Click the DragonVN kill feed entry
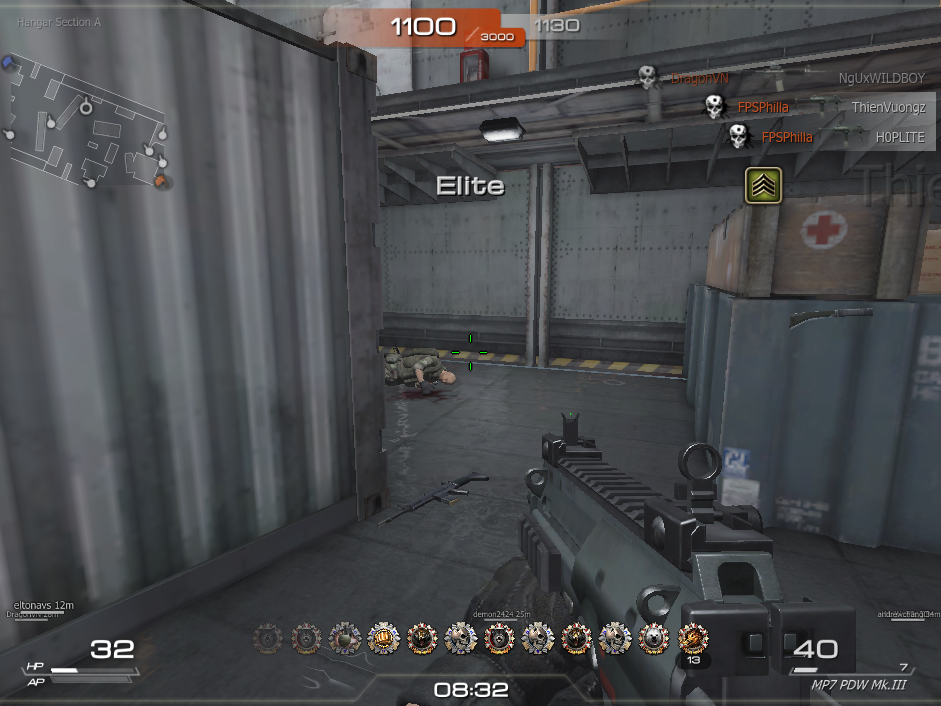This screenshot has height=706, width=941. 700,77
